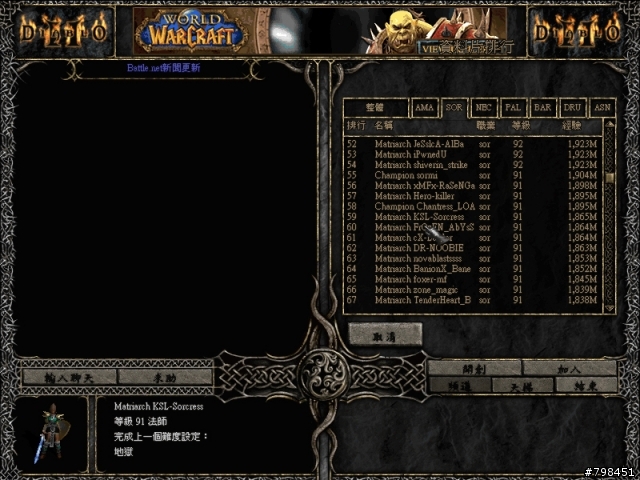The height and width of the screenshot is (480, 640).
Task: Choose the 開創 create game button
Action: (473, 368)
